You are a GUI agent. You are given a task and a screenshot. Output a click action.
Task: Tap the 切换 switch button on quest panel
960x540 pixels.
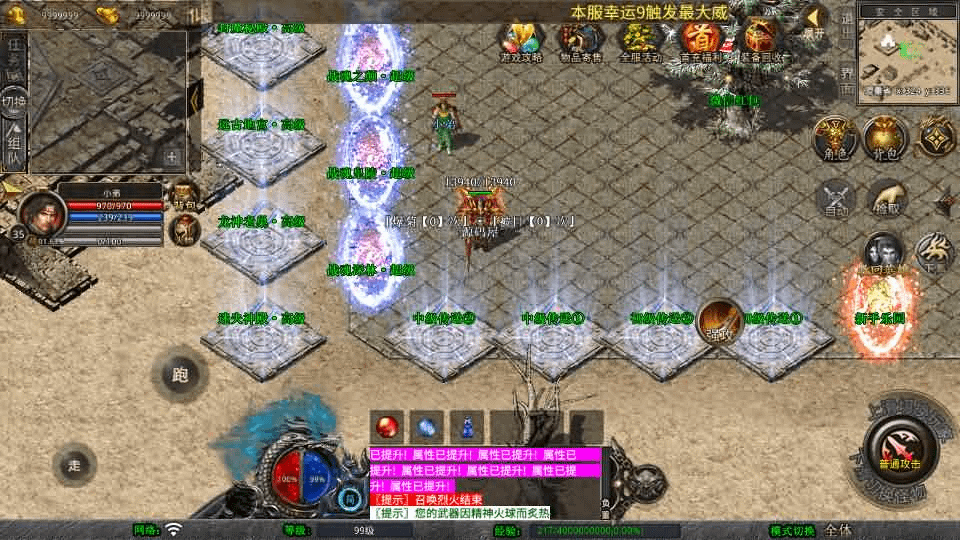(x=14, y=102)
